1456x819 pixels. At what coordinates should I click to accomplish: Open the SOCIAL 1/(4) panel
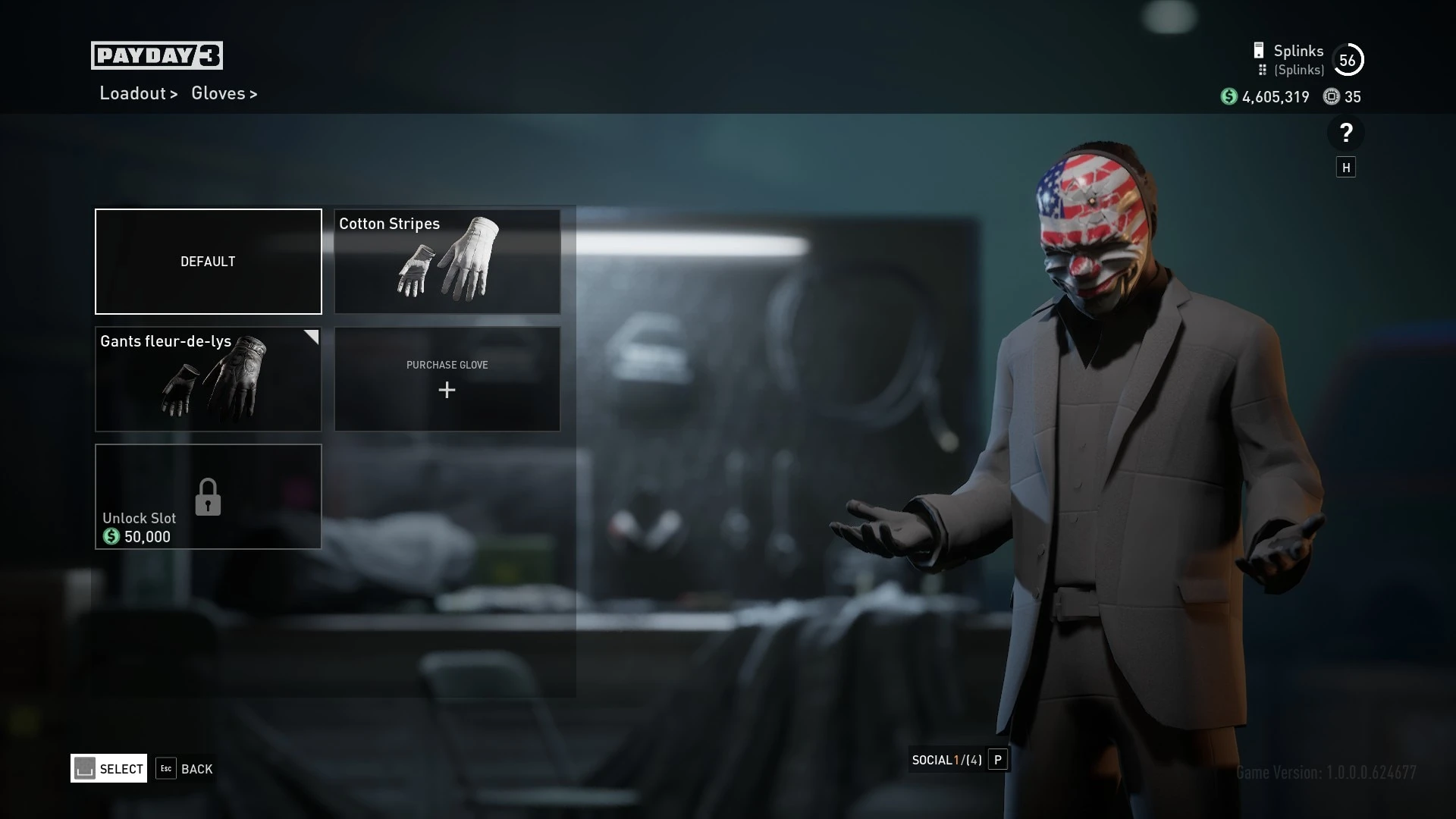point(946,760)
